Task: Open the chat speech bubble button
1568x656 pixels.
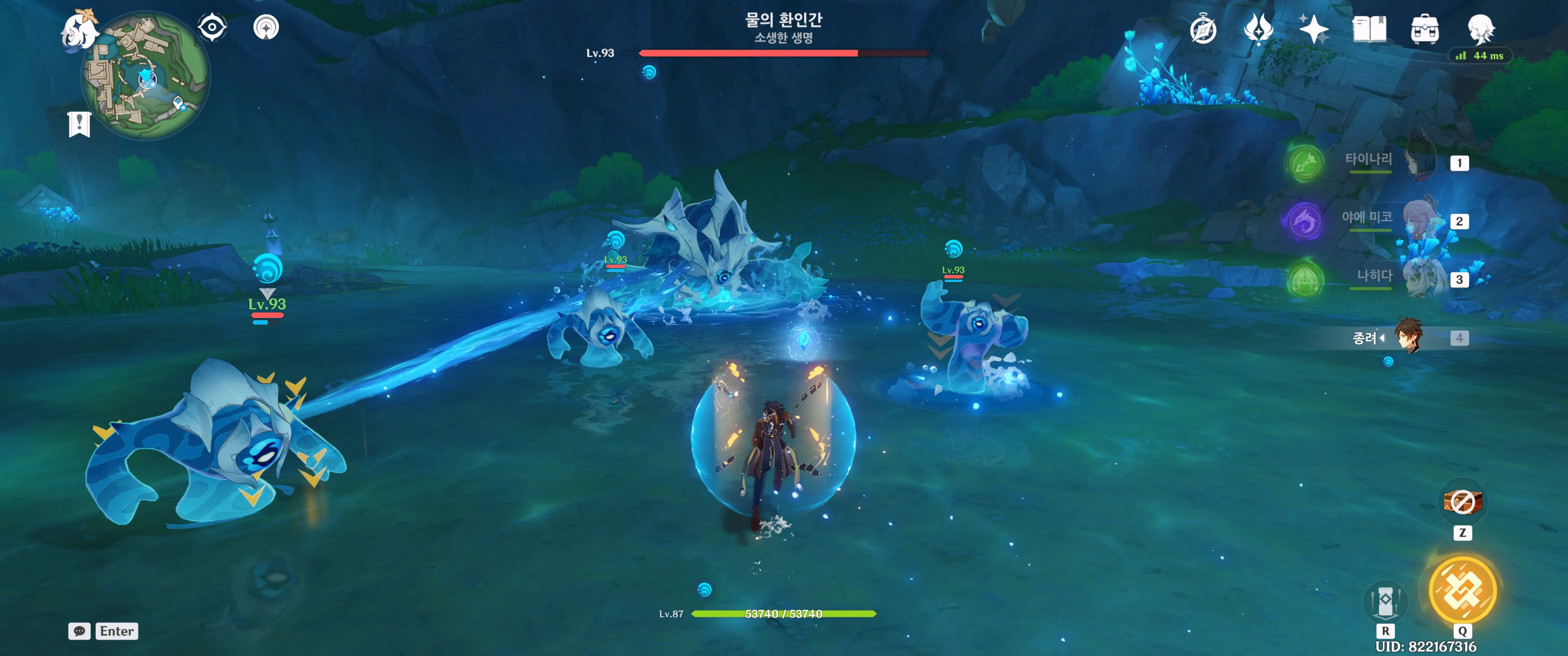Action: (x=79, y=631)
